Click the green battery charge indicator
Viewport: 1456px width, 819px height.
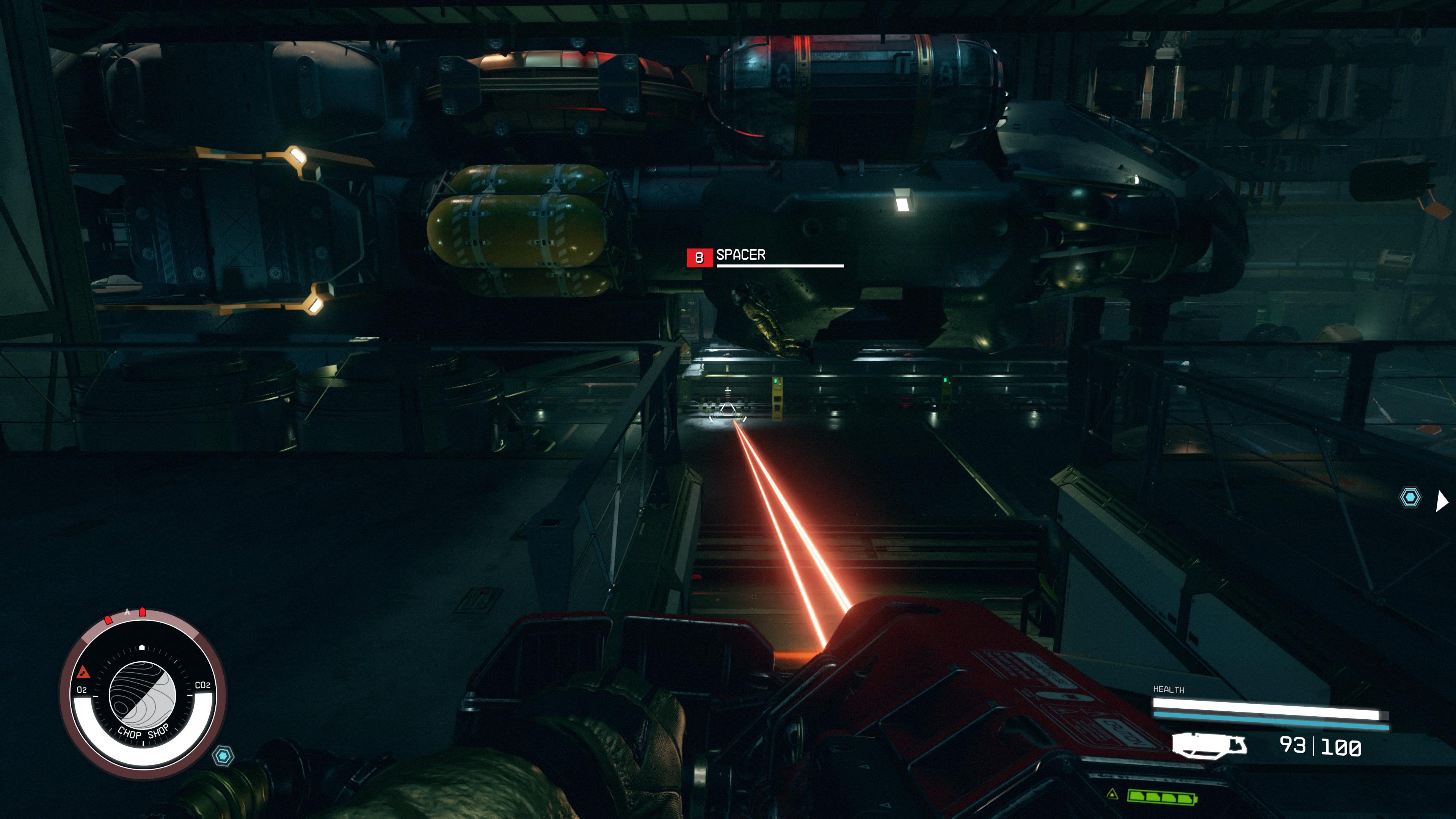pos(1161,797)
